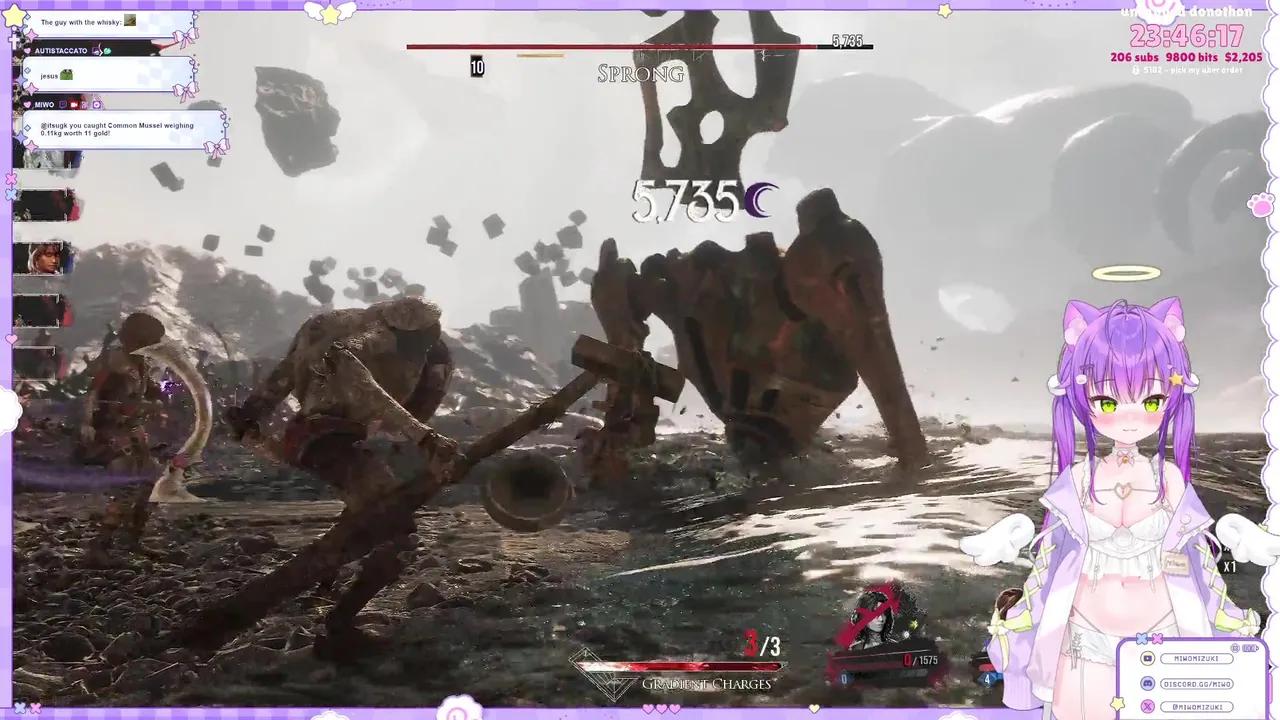This screenshot has height=720, width=1280.
Task: Click the discord.gg/miwo link
Action: 1196,683
